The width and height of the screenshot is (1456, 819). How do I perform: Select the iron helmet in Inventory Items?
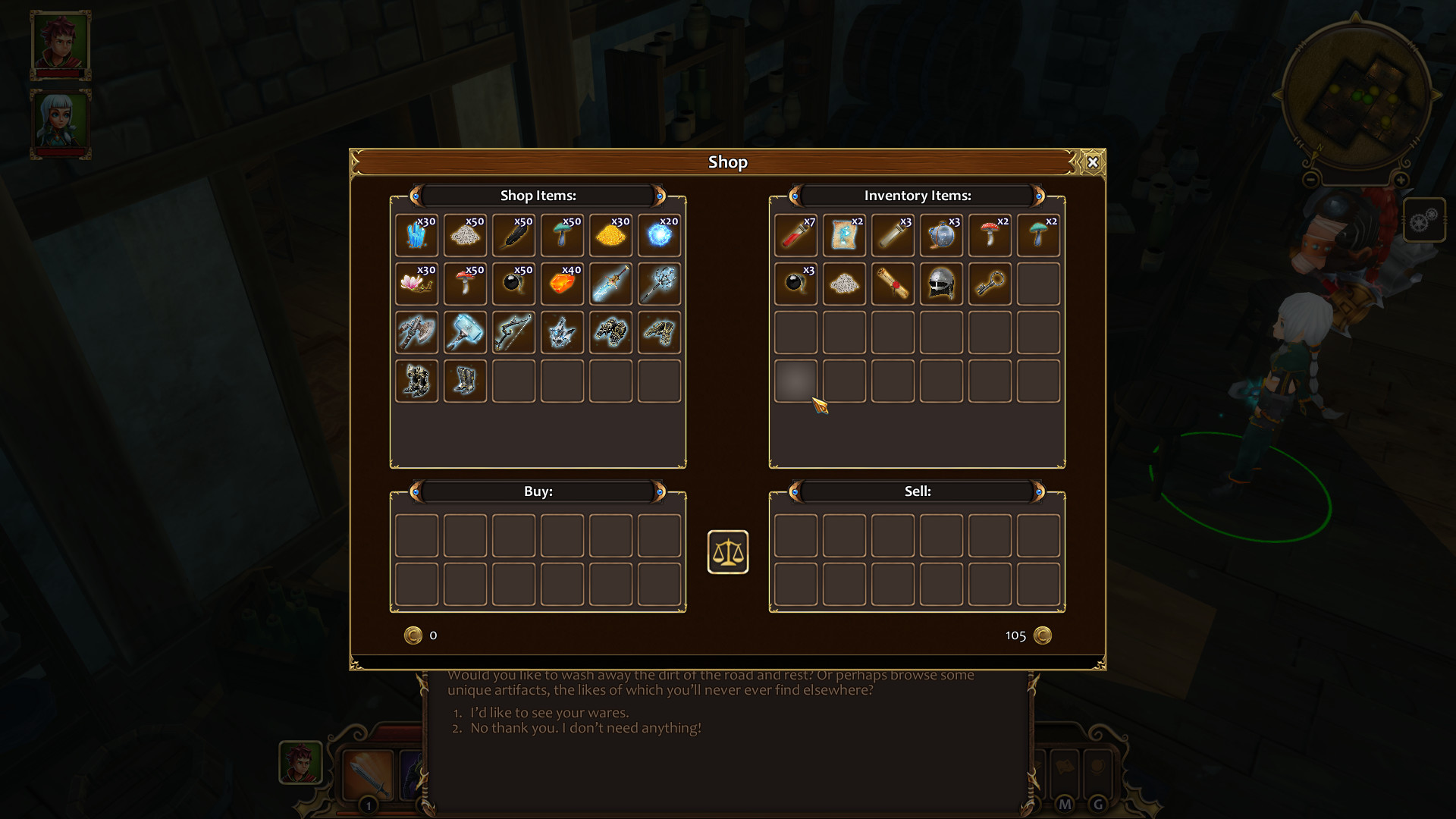pyautogui.click(x=941, y=284)
